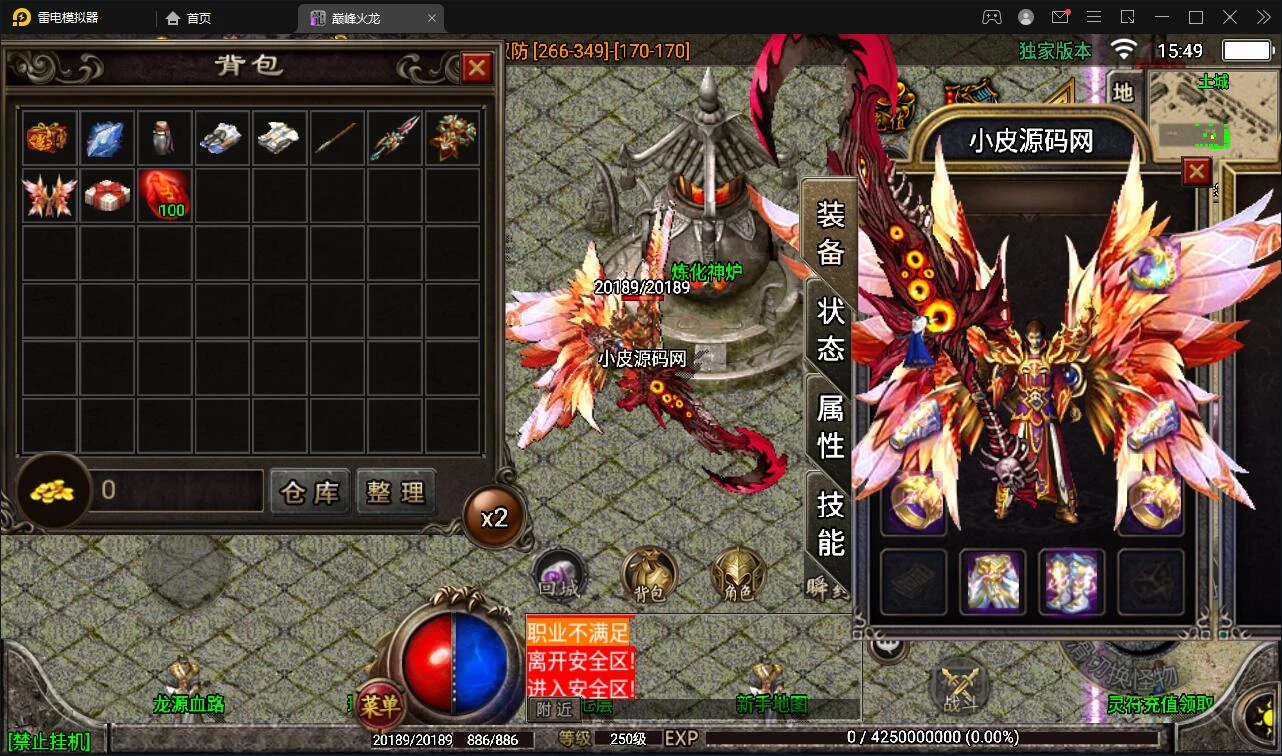
Task: Close the backpack (背包) window
Action: [477, 67]
